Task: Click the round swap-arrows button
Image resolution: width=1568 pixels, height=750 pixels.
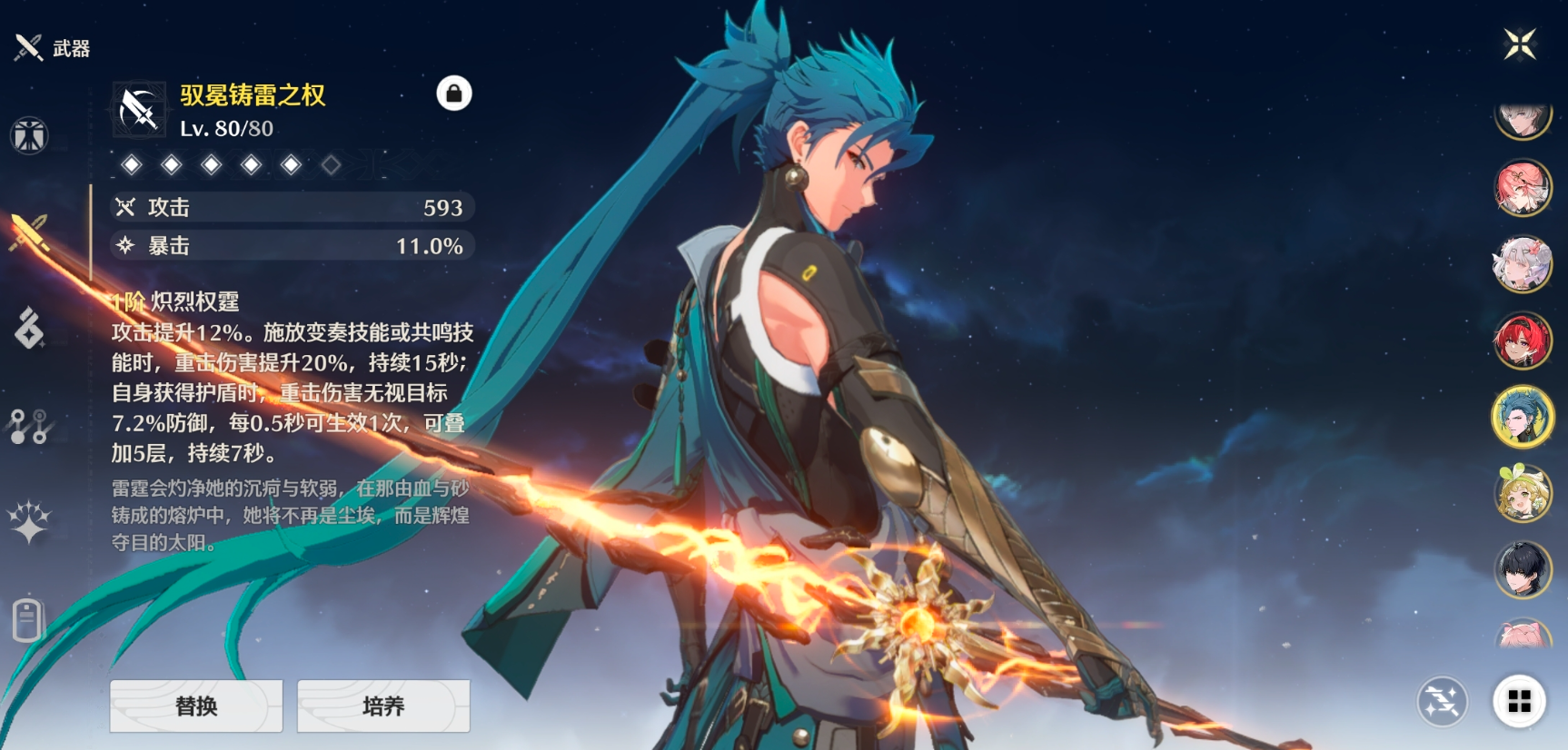Action: coord(1442,701)
